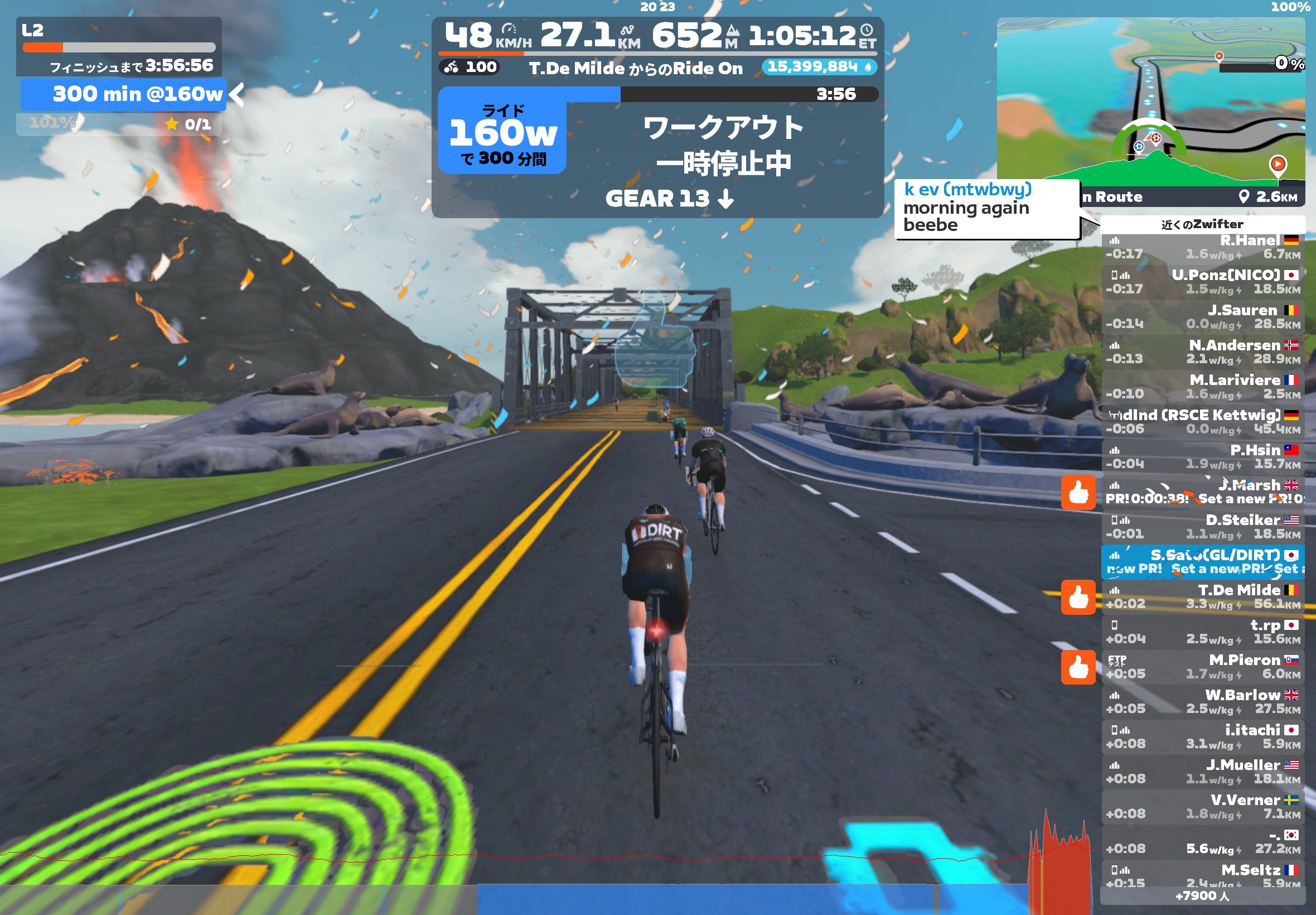Open the k ev (mtwbwy) chat message
Image resolution: width=1316 pixels, height=915 pixels.
click(x=986, y=208)
